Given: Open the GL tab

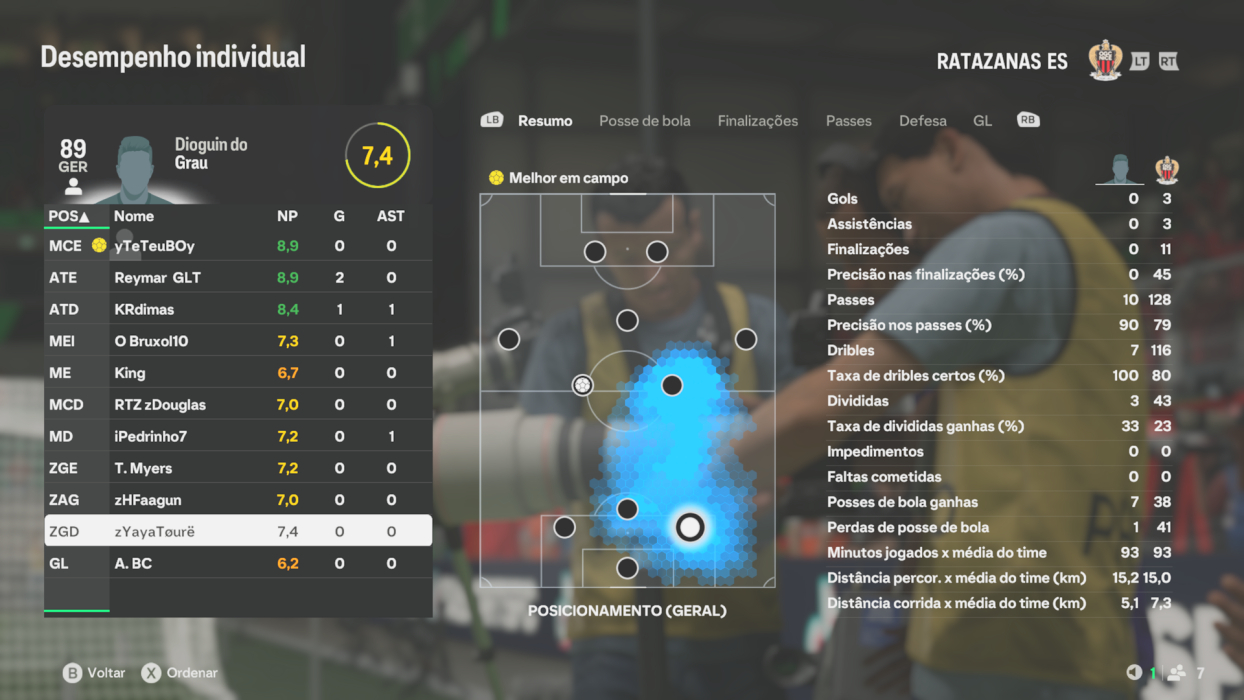Looking at the screenshot, I should (982, 121).
